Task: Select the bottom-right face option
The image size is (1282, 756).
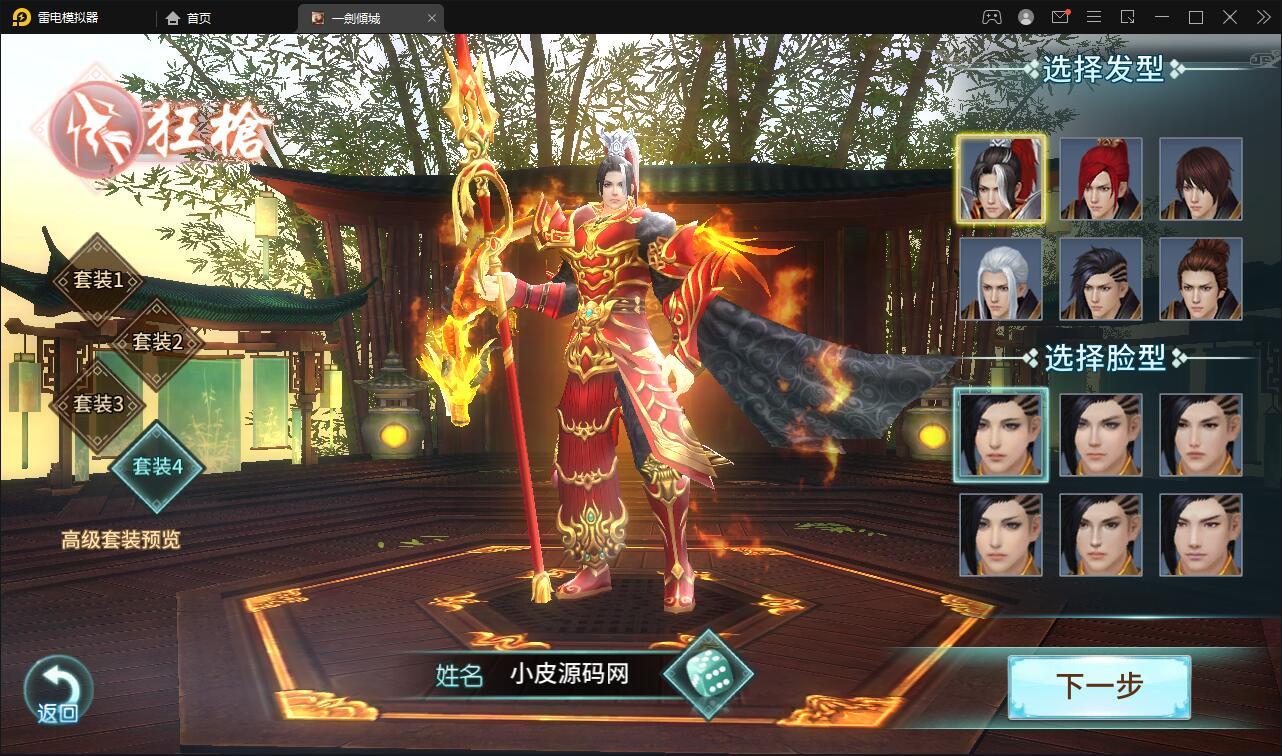Action: click(x=1200, y=535)
